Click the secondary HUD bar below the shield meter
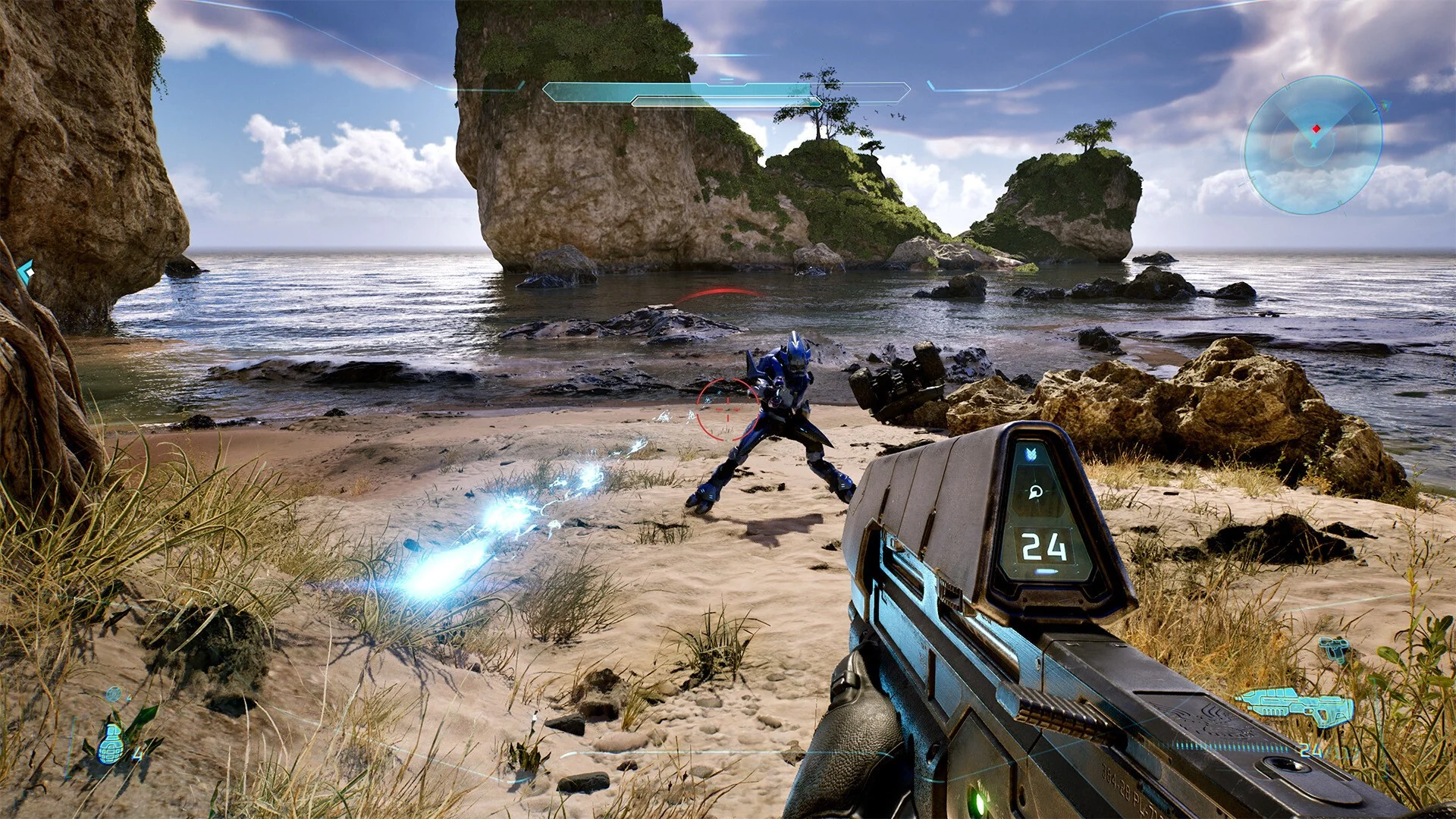Viewport: 1456px width, 819px height. (x=726, y=101)
